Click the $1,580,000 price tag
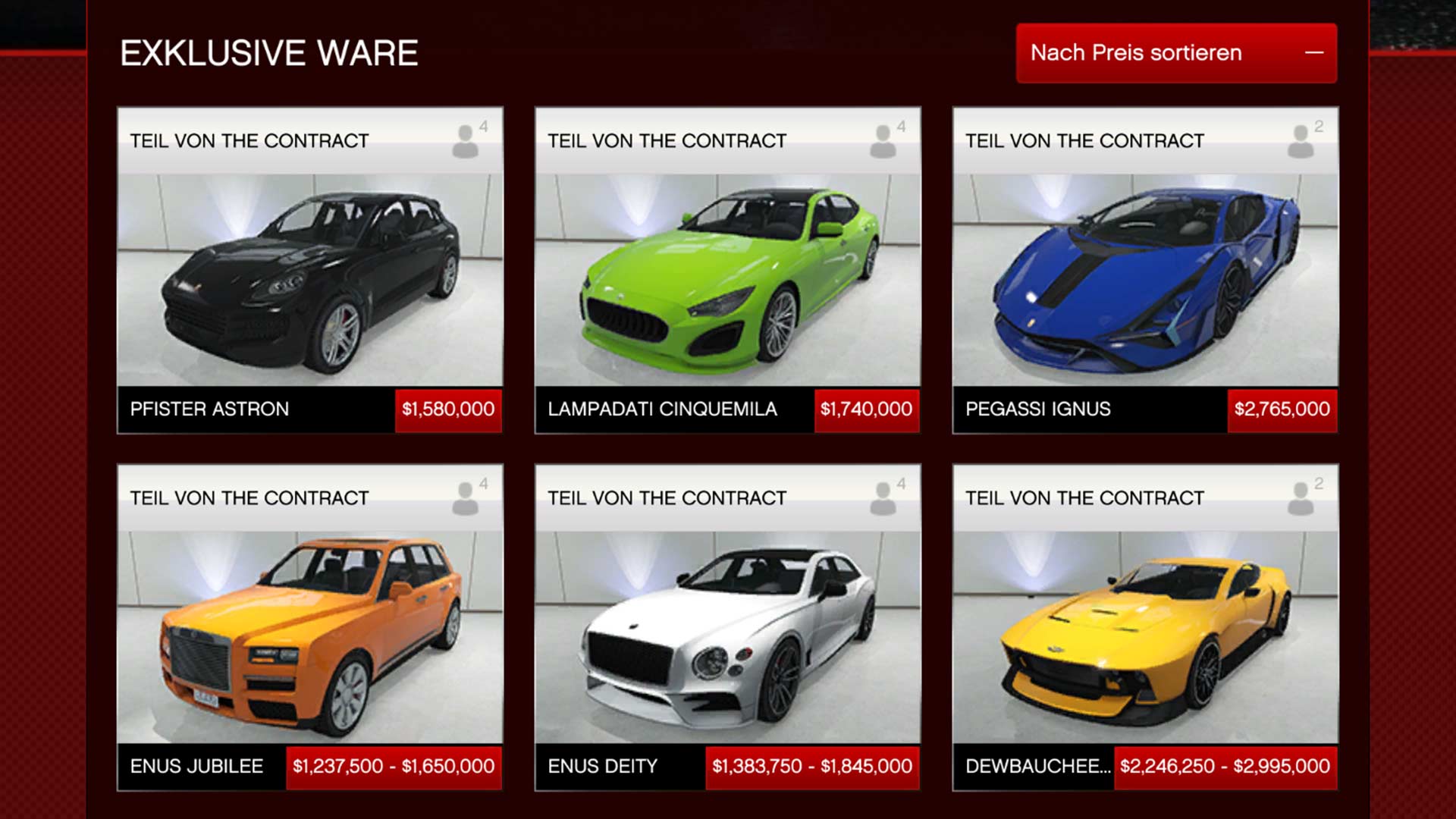 coord(448,409)
